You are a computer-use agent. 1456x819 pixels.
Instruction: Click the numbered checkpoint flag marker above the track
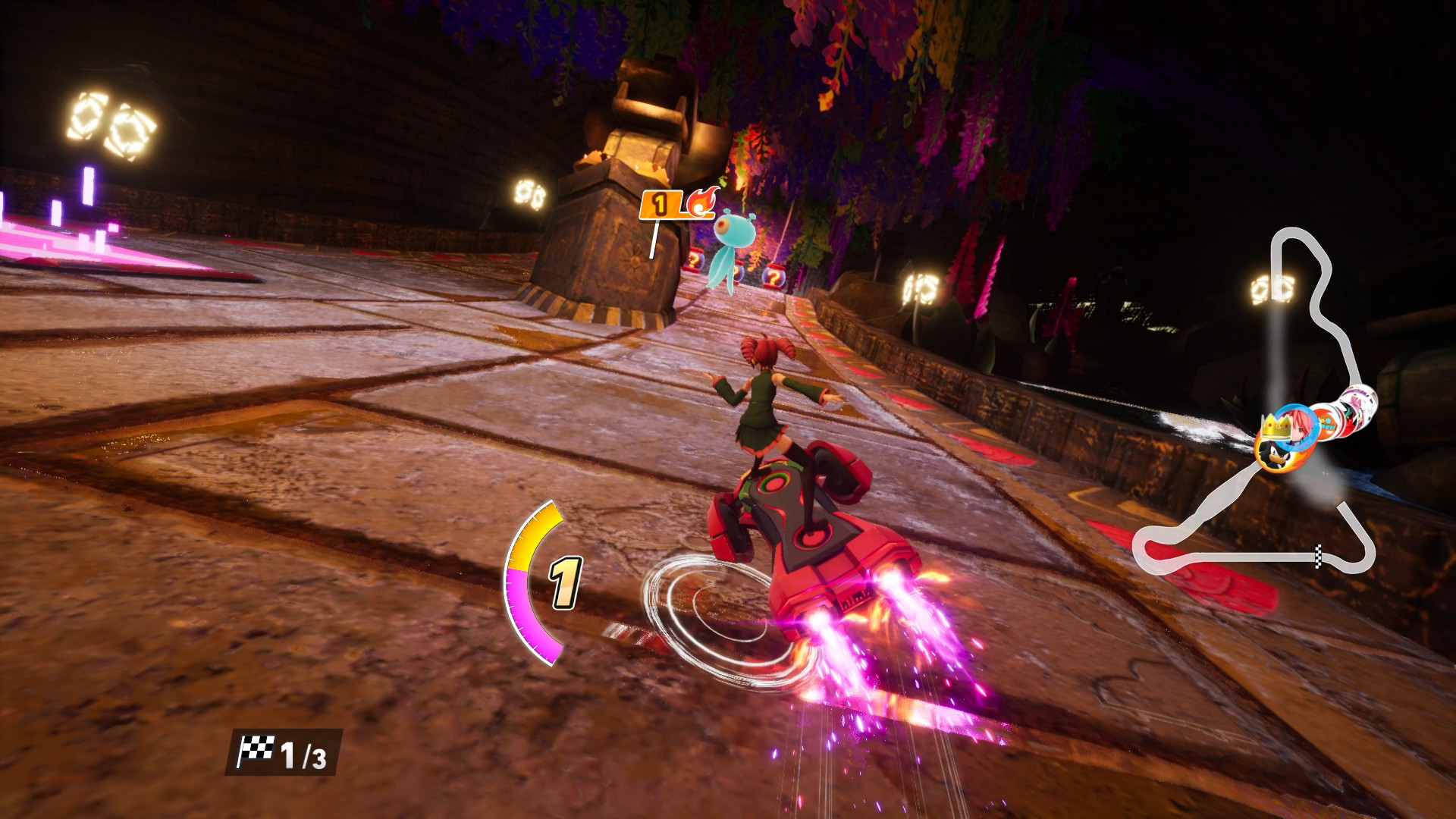click(658, 203)
